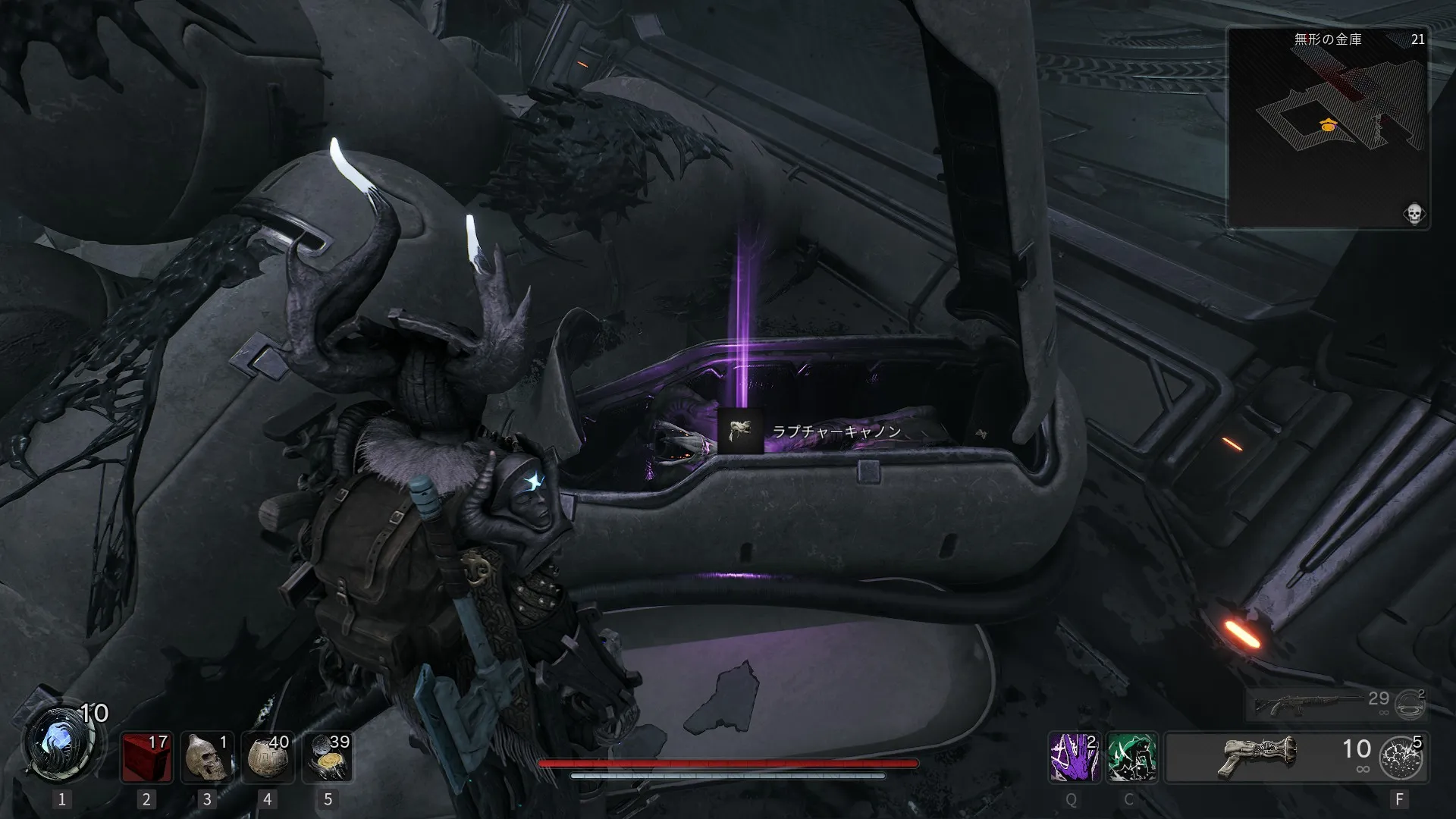Viewport: 1456px width, 819px height.
Task: Use the skull-shaped jug consumable
Action: (x=207, y=757)
